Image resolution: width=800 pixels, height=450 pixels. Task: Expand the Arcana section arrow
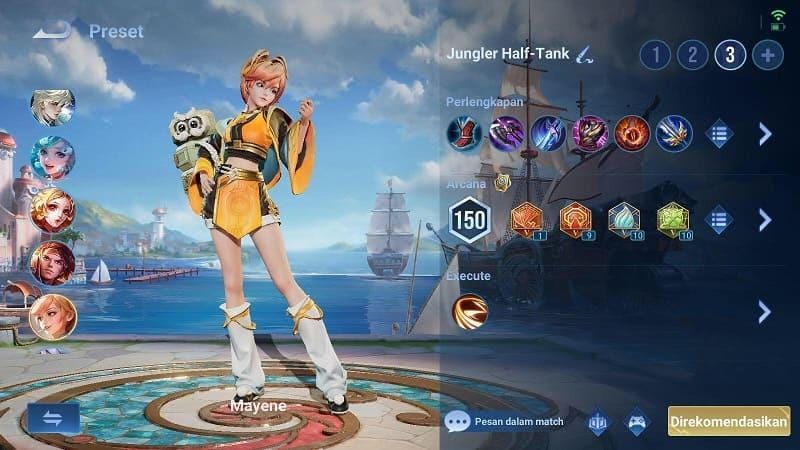(765, 220)
